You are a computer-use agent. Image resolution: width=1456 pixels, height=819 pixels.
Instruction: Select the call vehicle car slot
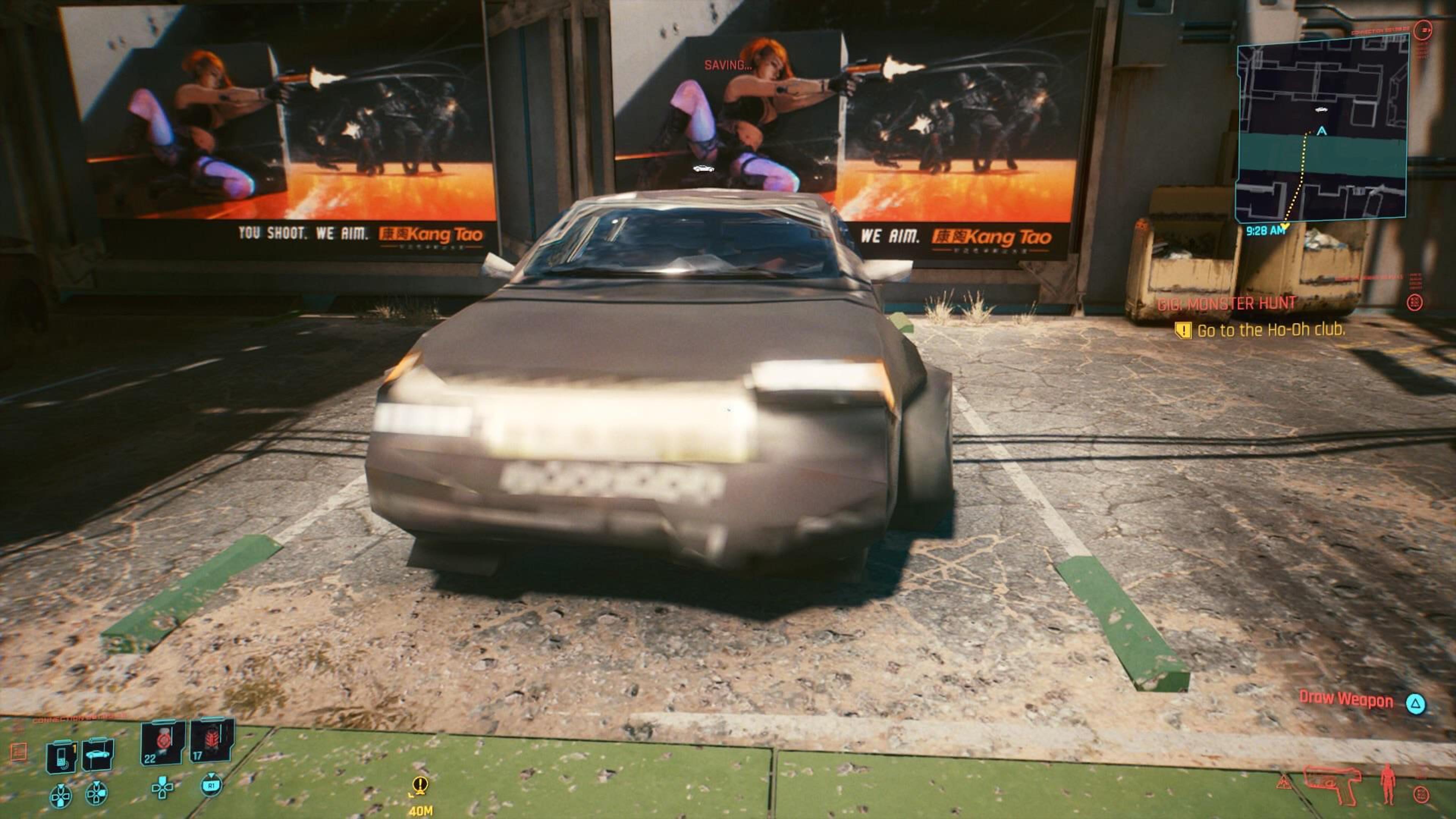pos(98,755)
